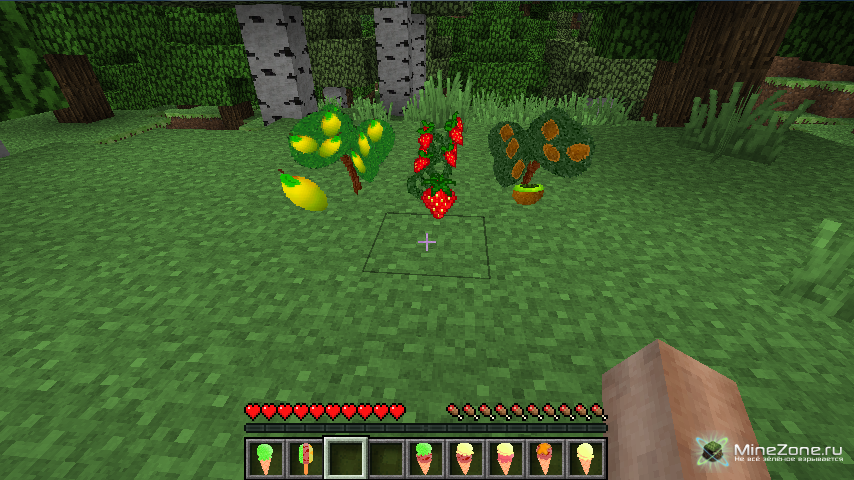Click the highlighted empty hotbar slot
This screenshot has height=480, width=854.
345,459
